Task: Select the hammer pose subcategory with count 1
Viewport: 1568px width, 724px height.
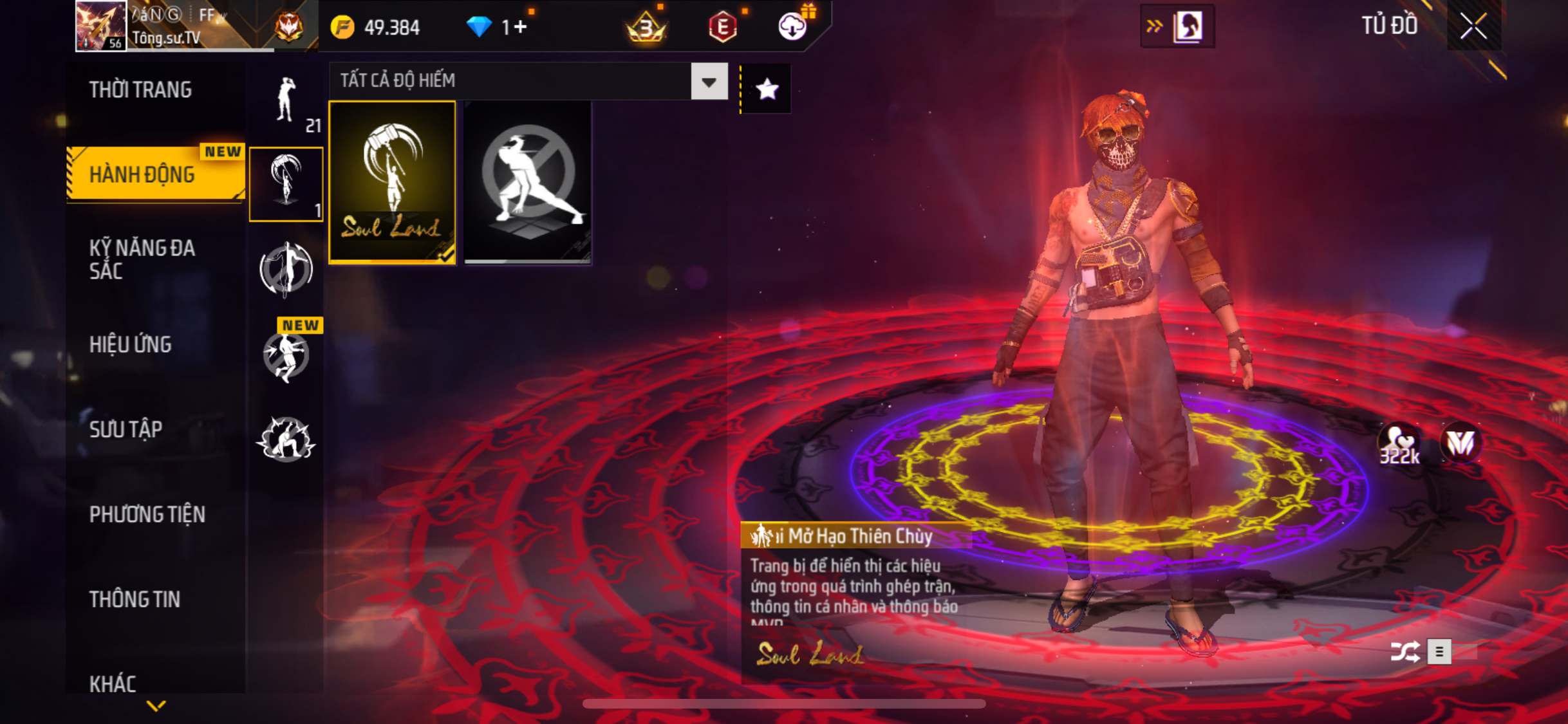Action: click(x=286, y=184)
